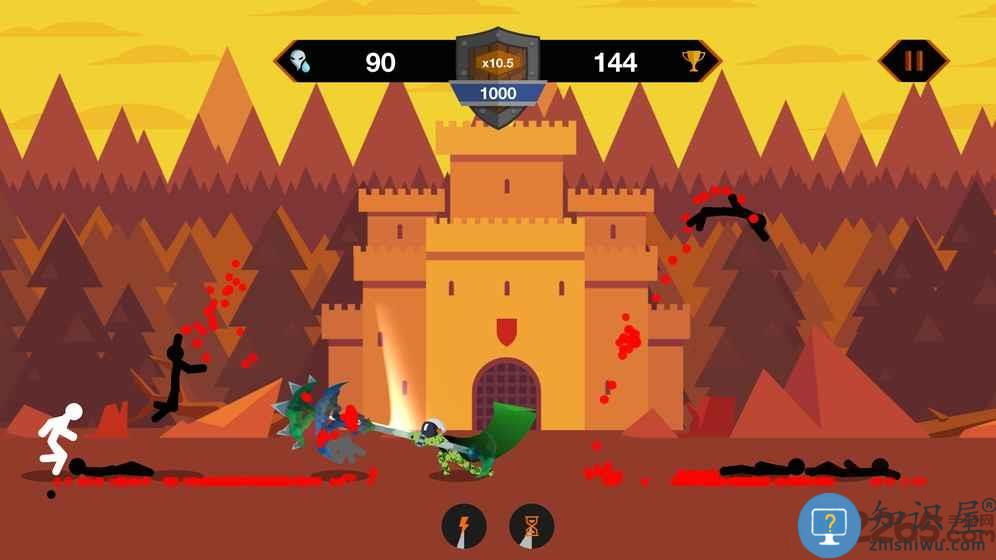The image size is (996, 560).
Task: Activate the lightning bolt ability
Action: [x=464, y=526]
